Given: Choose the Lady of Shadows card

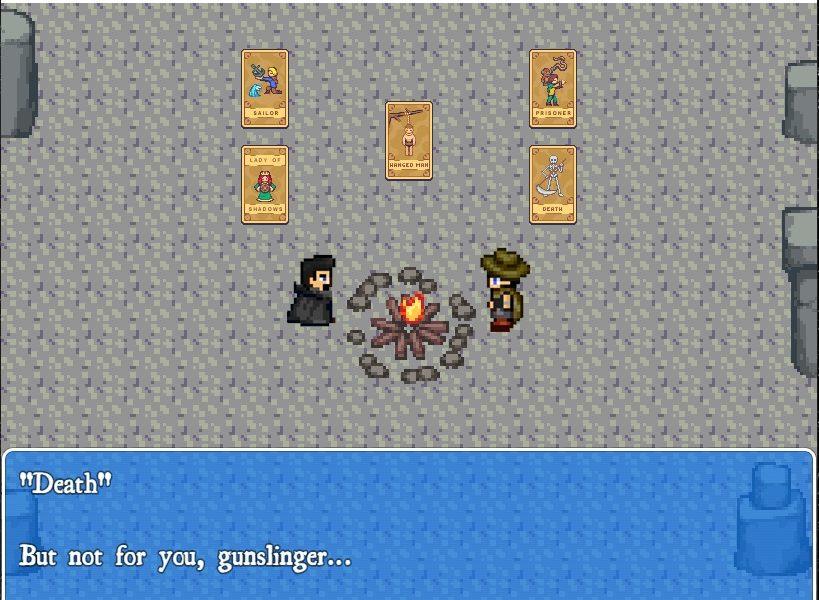Looking at the screenshot, I should pyautogui.click(x=265, y=185).
